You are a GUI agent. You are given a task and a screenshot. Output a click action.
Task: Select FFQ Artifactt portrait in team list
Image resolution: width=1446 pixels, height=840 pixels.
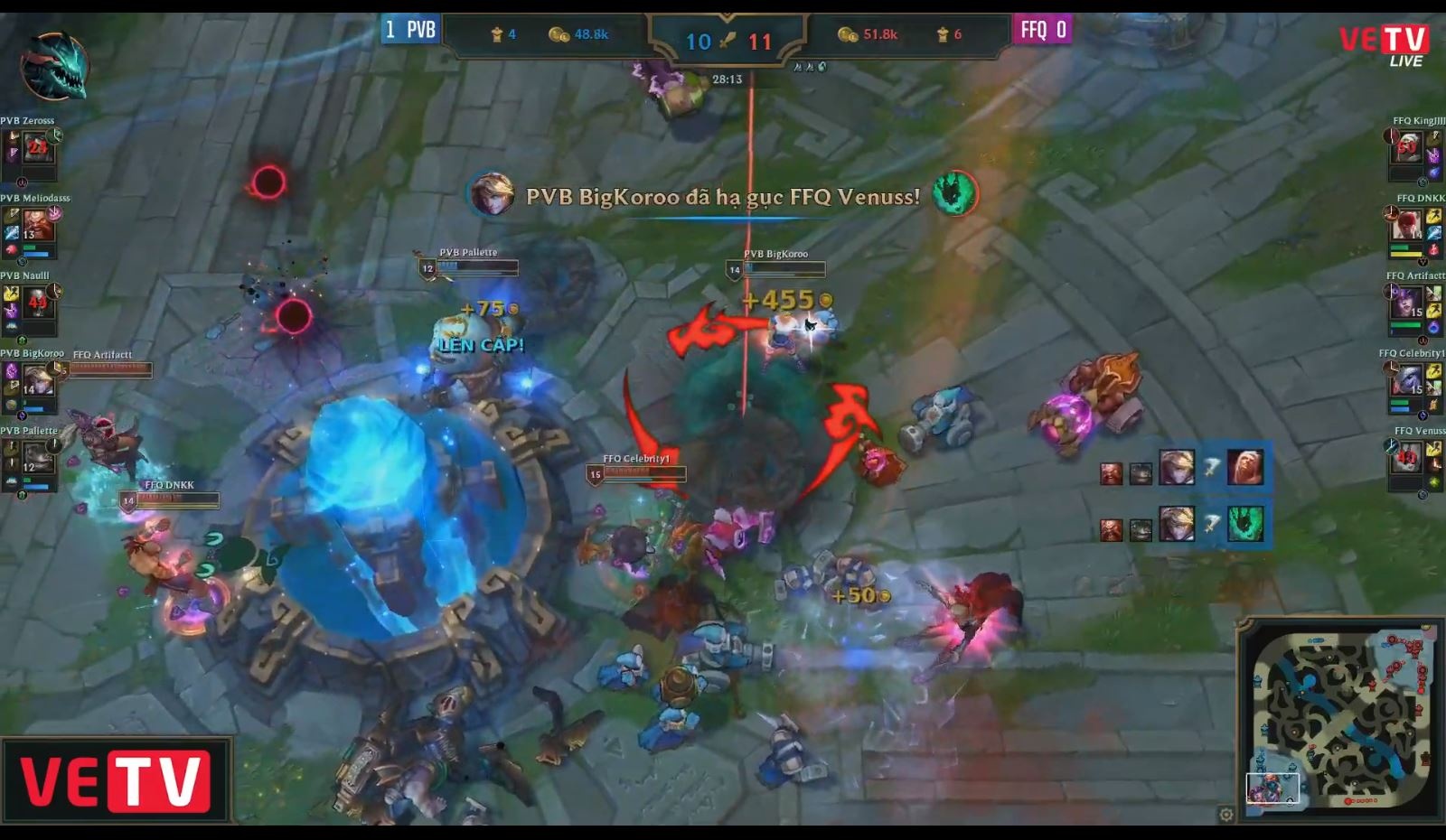[1407, 303]
